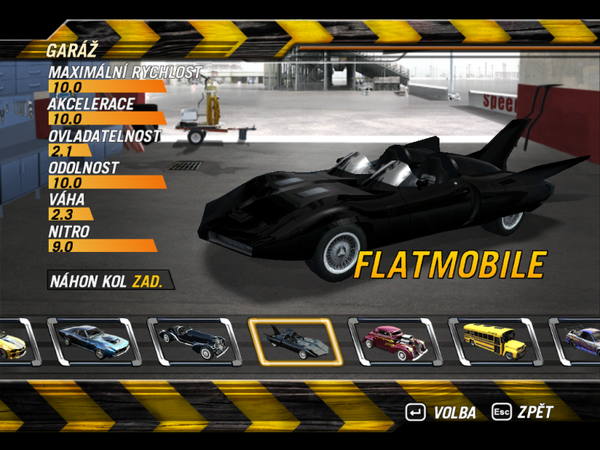Select the blue muscle car thumbnail
This screenshot has width=600, height=450.
pyautogui.click(x=94, y=342)
